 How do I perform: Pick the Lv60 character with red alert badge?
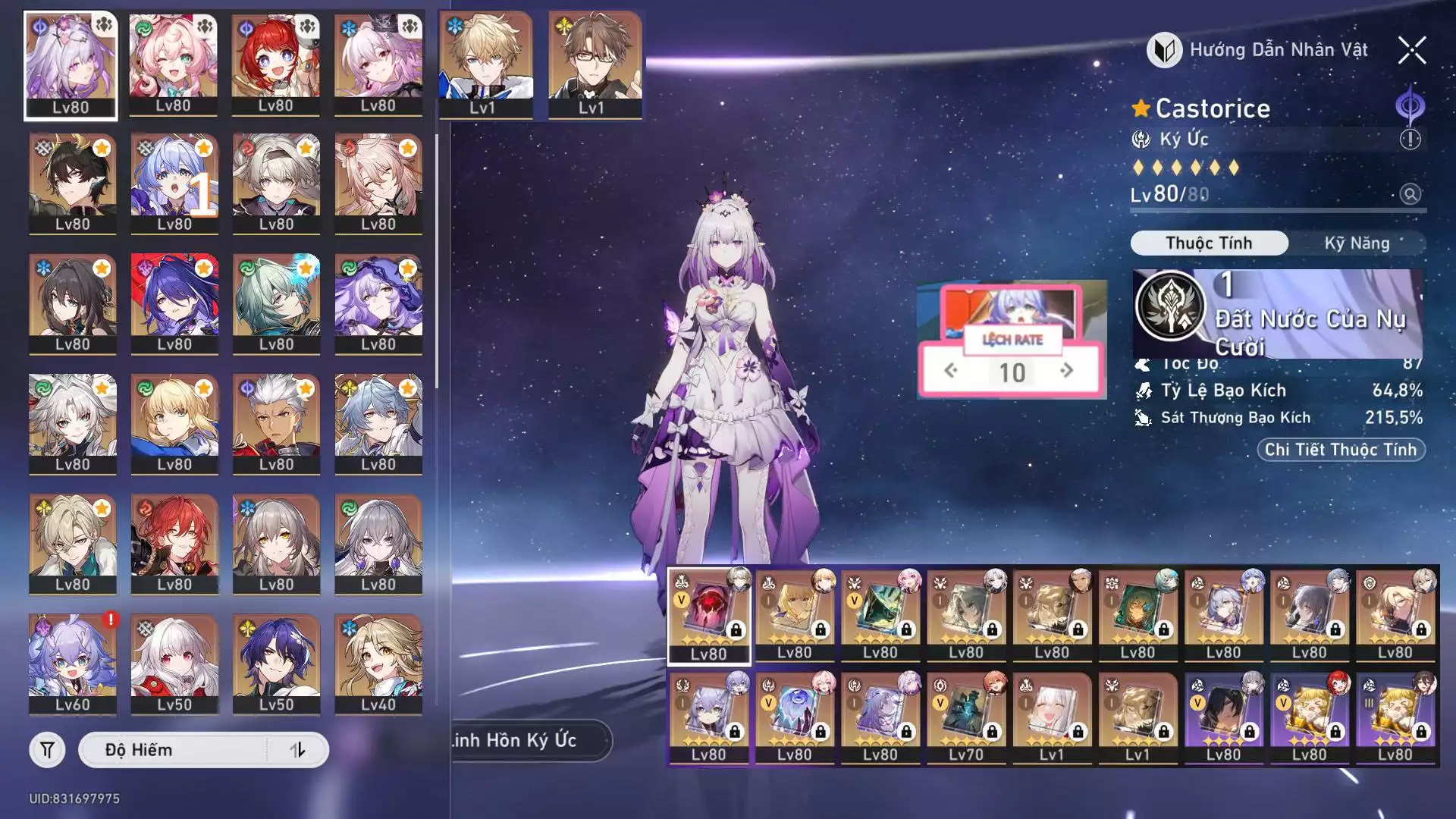coord(73,664)
